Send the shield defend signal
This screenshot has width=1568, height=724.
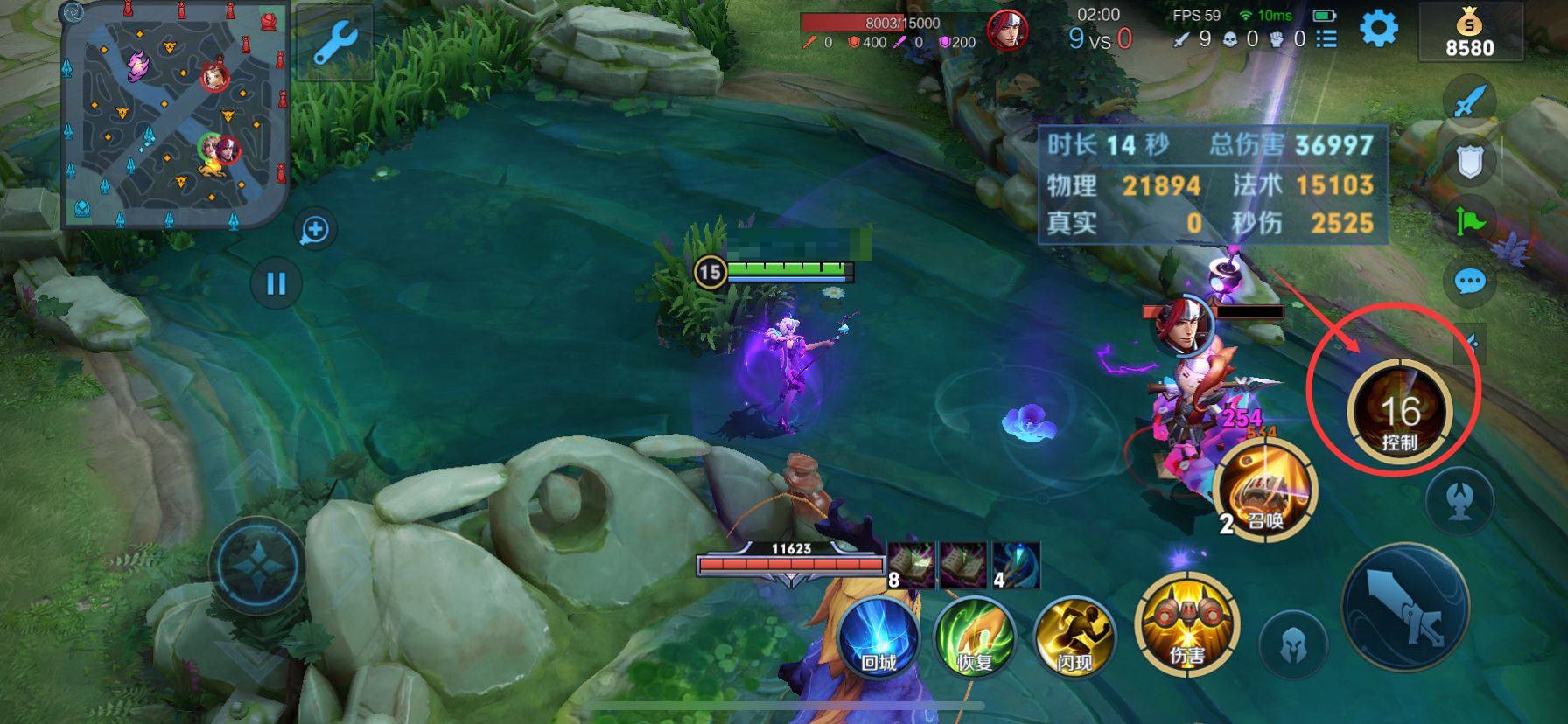(x=1469, y=162)
